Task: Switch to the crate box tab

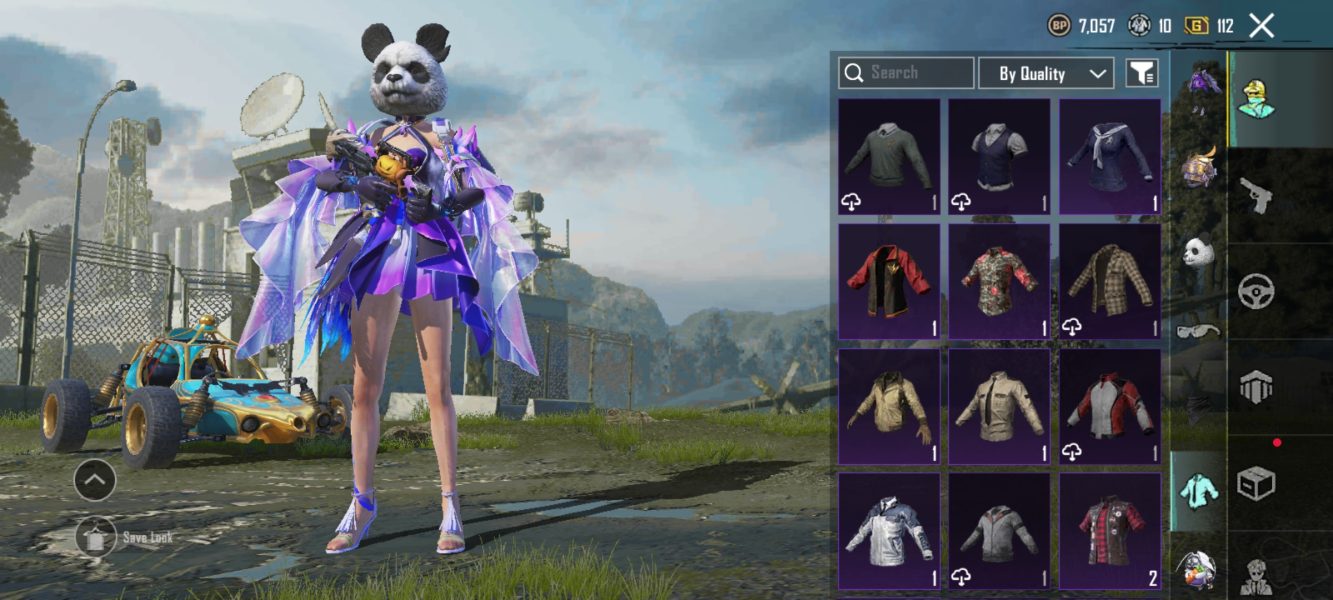Action: pos(1256,484)
